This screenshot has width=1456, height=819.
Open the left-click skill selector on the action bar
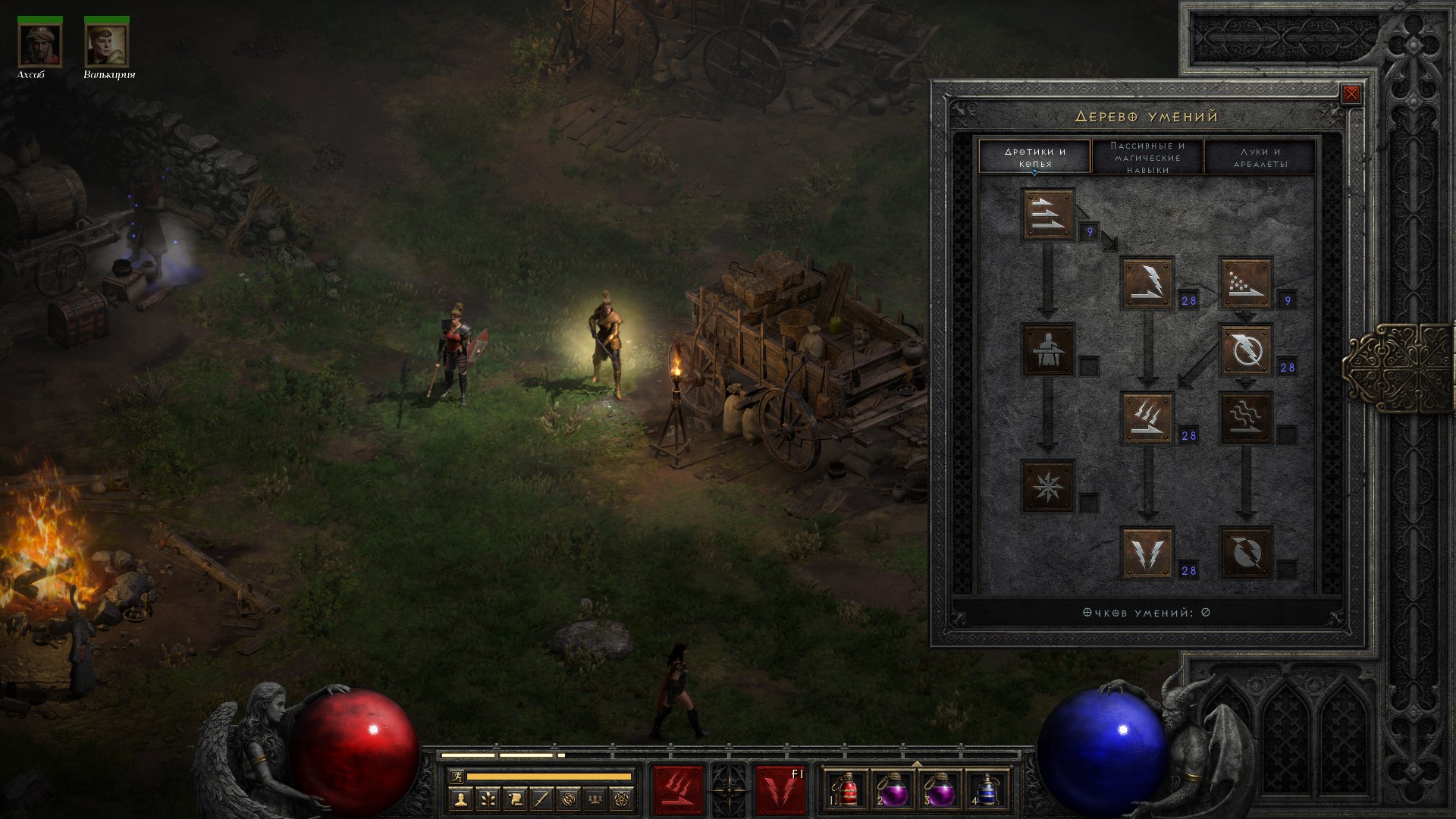tap(678, 790)
